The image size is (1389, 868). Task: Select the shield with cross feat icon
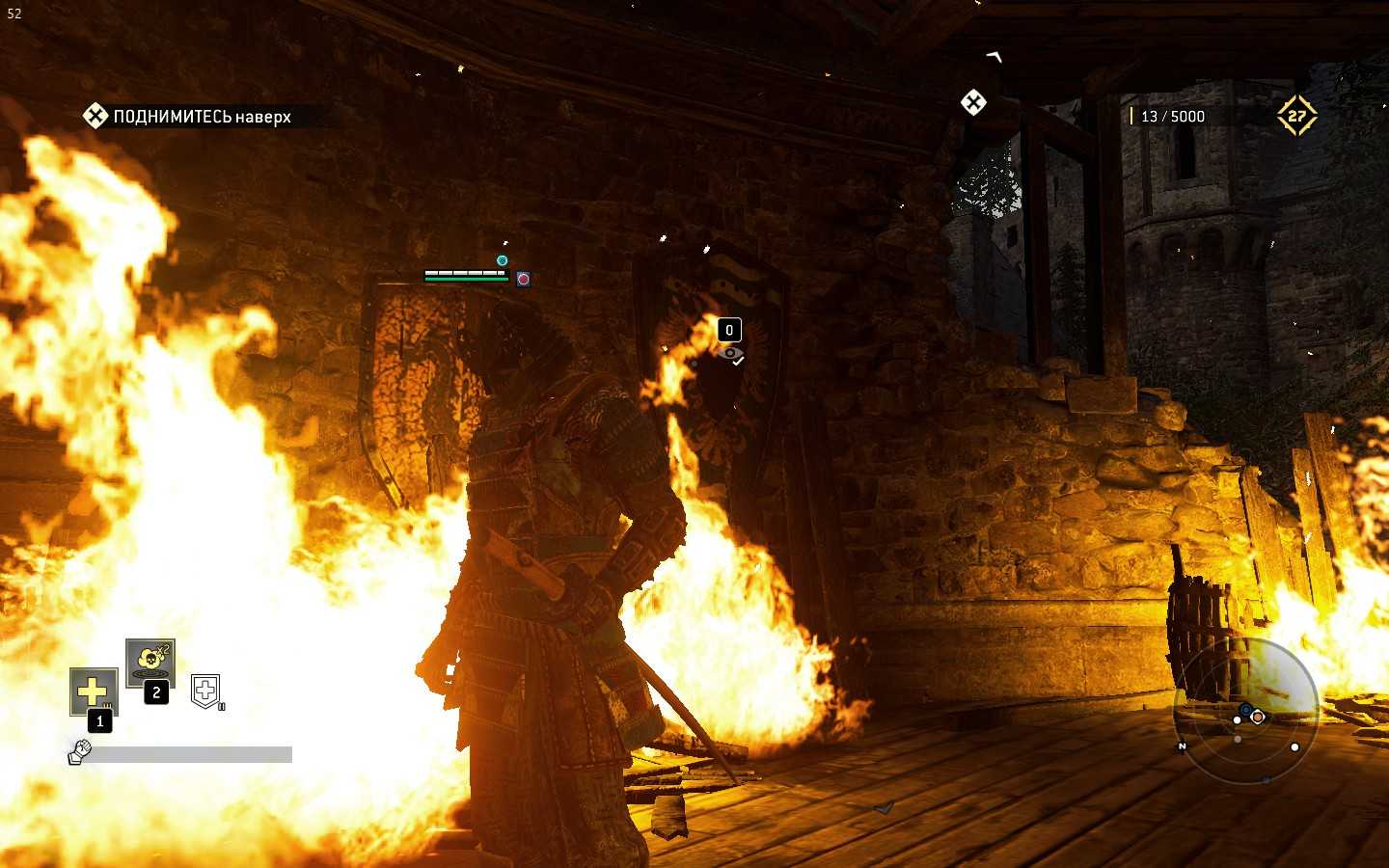205,690
